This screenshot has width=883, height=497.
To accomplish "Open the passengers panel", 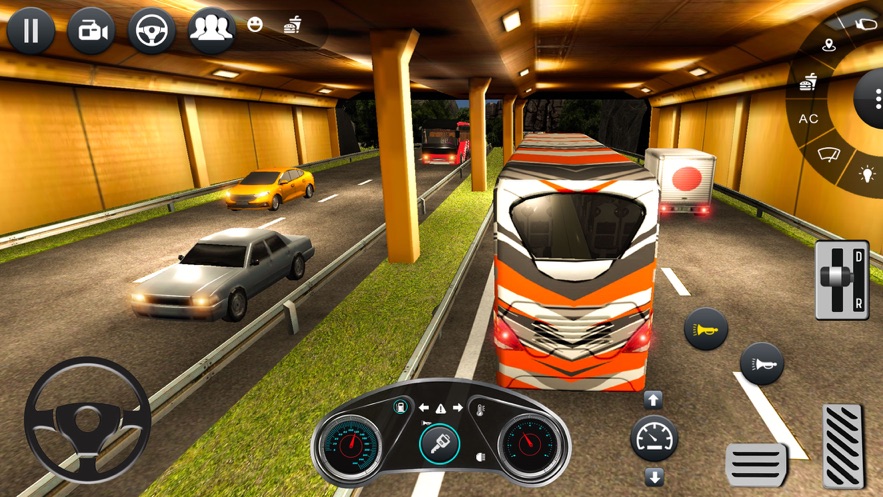I will click(x=211, y=29).
